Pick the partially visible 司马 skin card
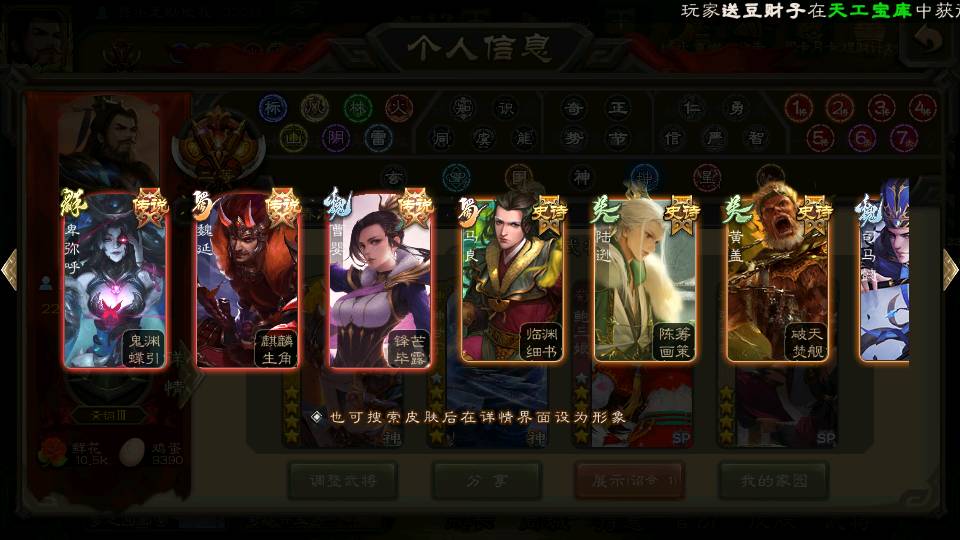The image size is (960, 540). [x=885, y=278]
